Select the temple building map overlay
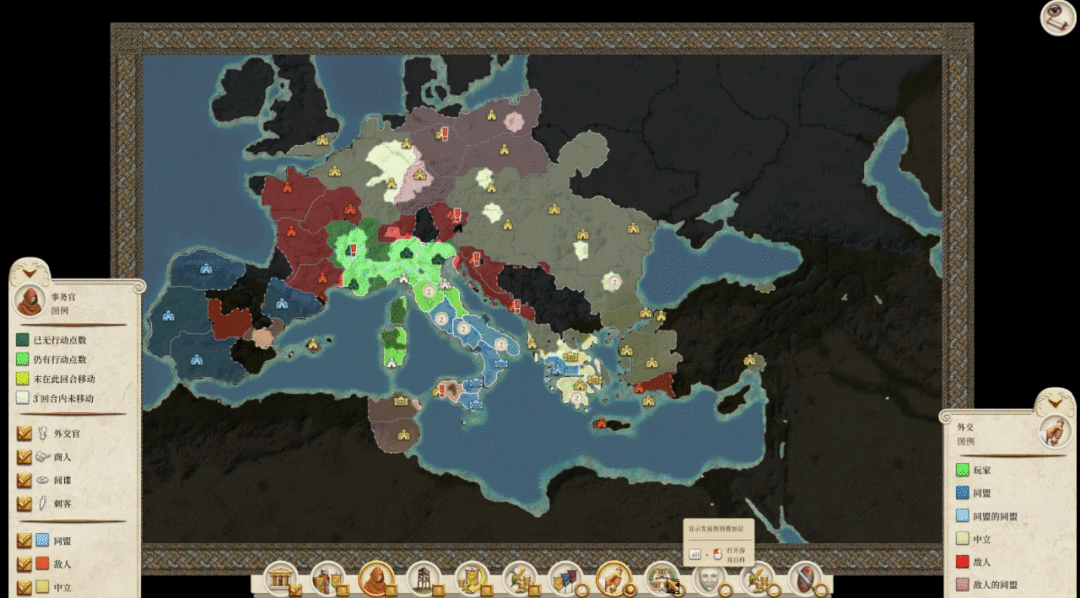This screenshot has height=598, width=1080. (x=280, y=577)
